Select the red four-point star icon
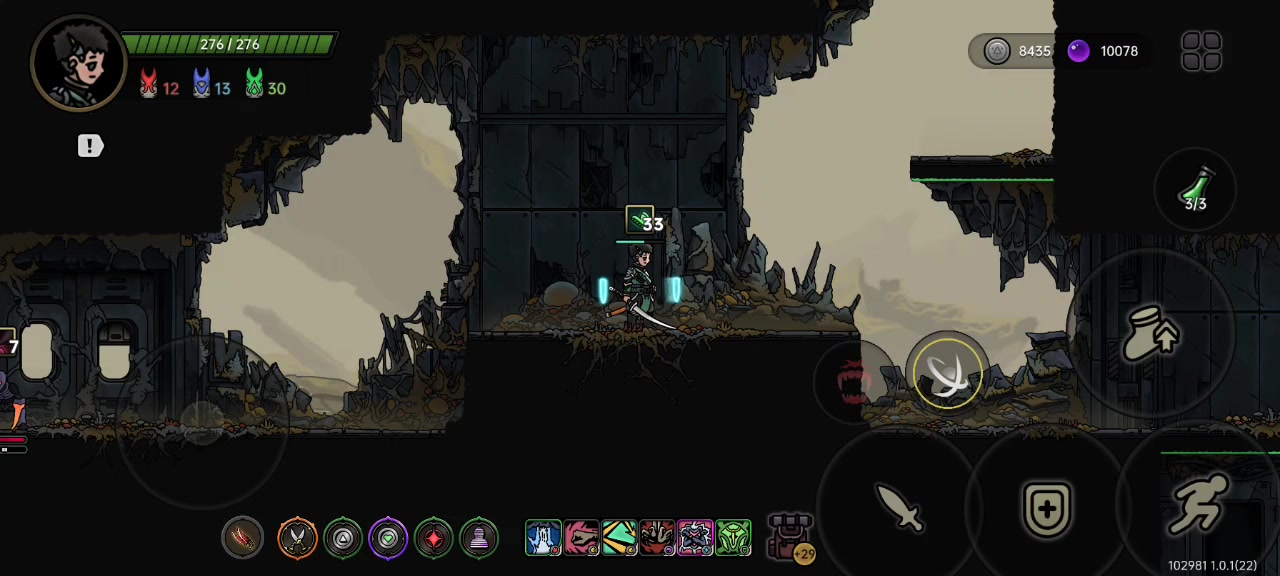Screen dimensions: 1280x576 (x=434, y=538)
